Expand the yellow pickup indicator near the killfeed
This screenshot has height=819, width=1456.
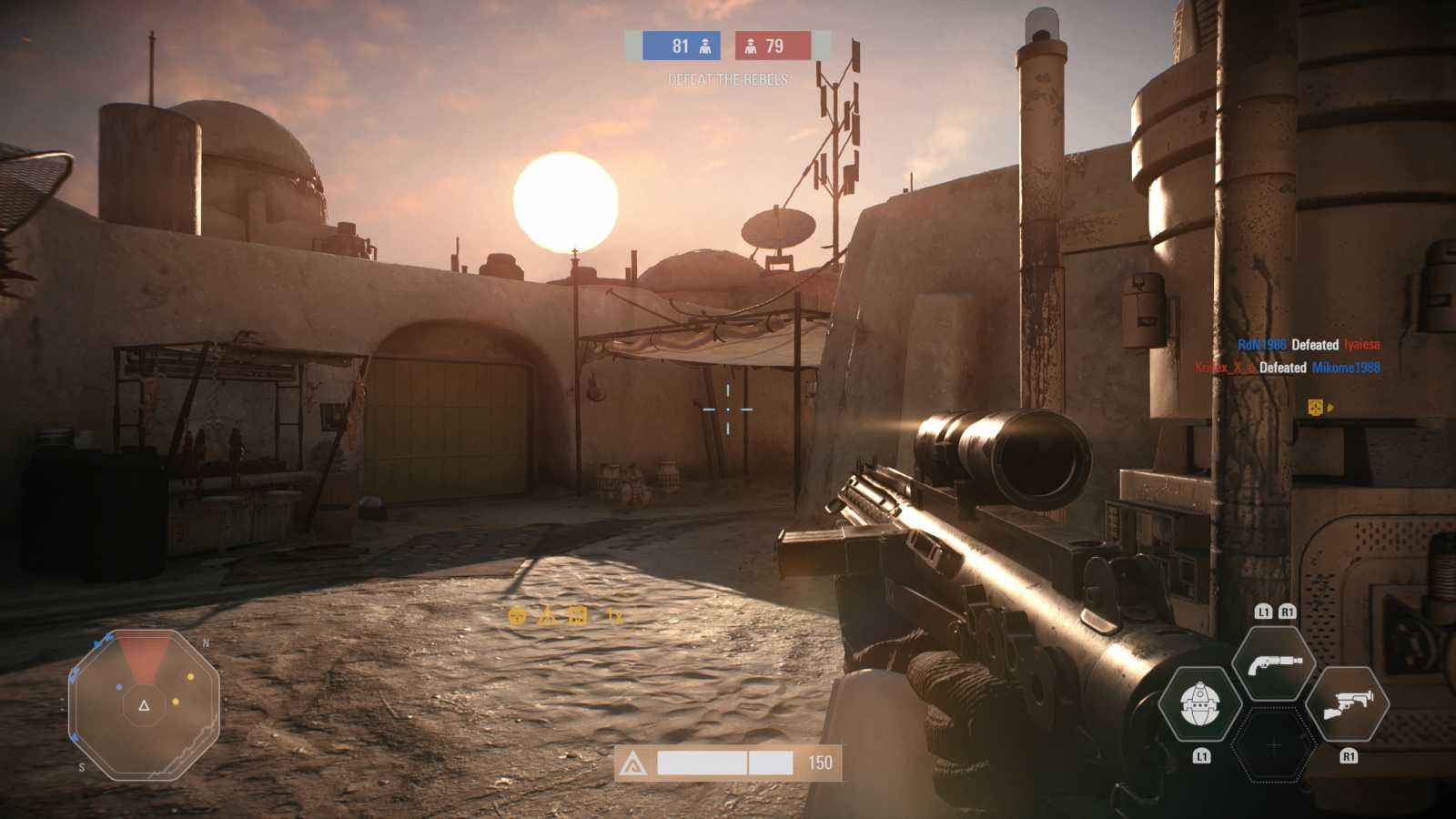(x=1318, y=407)
